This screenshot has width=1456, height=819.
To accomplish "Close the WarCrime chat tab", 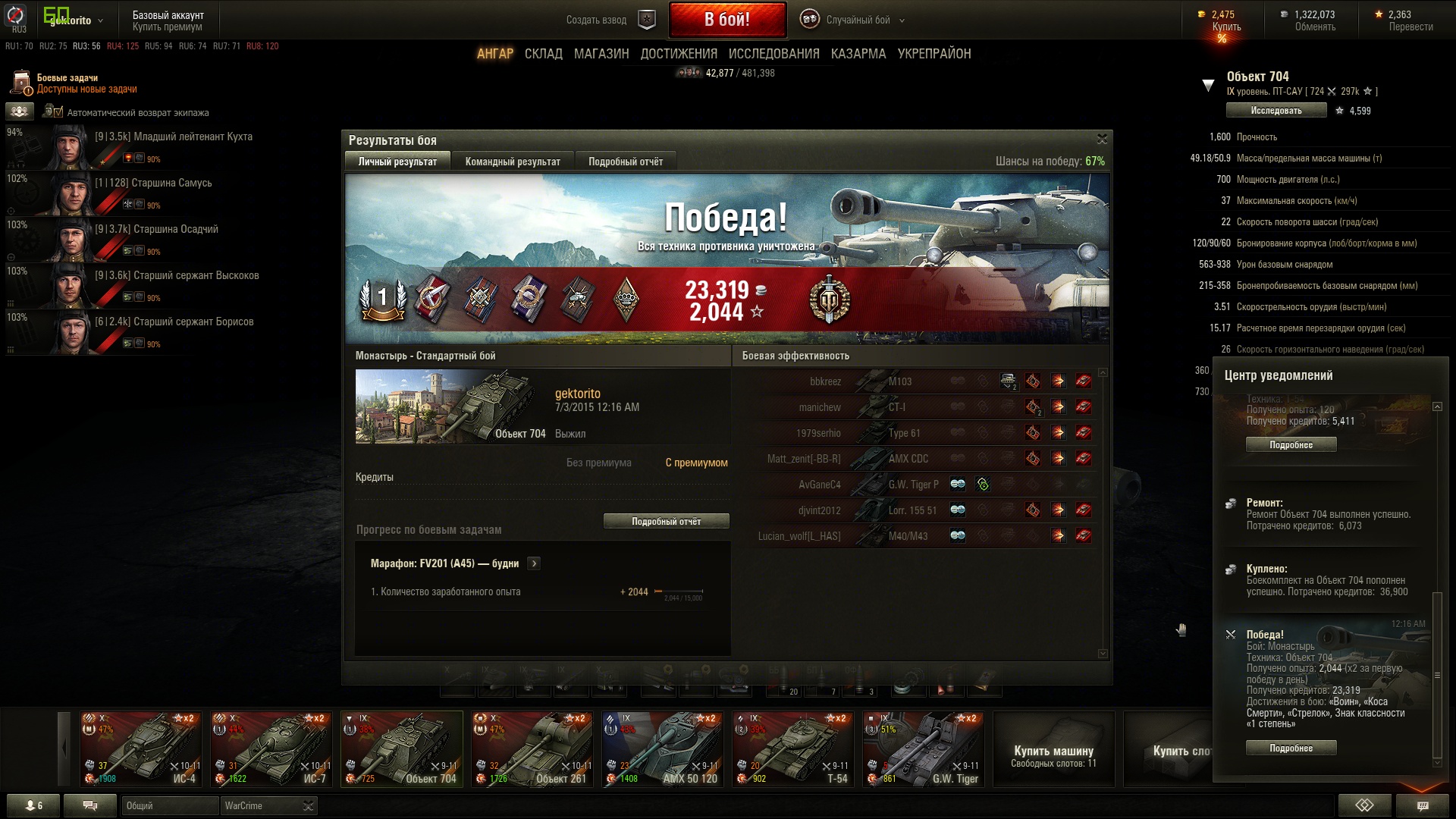I will 308,805.
